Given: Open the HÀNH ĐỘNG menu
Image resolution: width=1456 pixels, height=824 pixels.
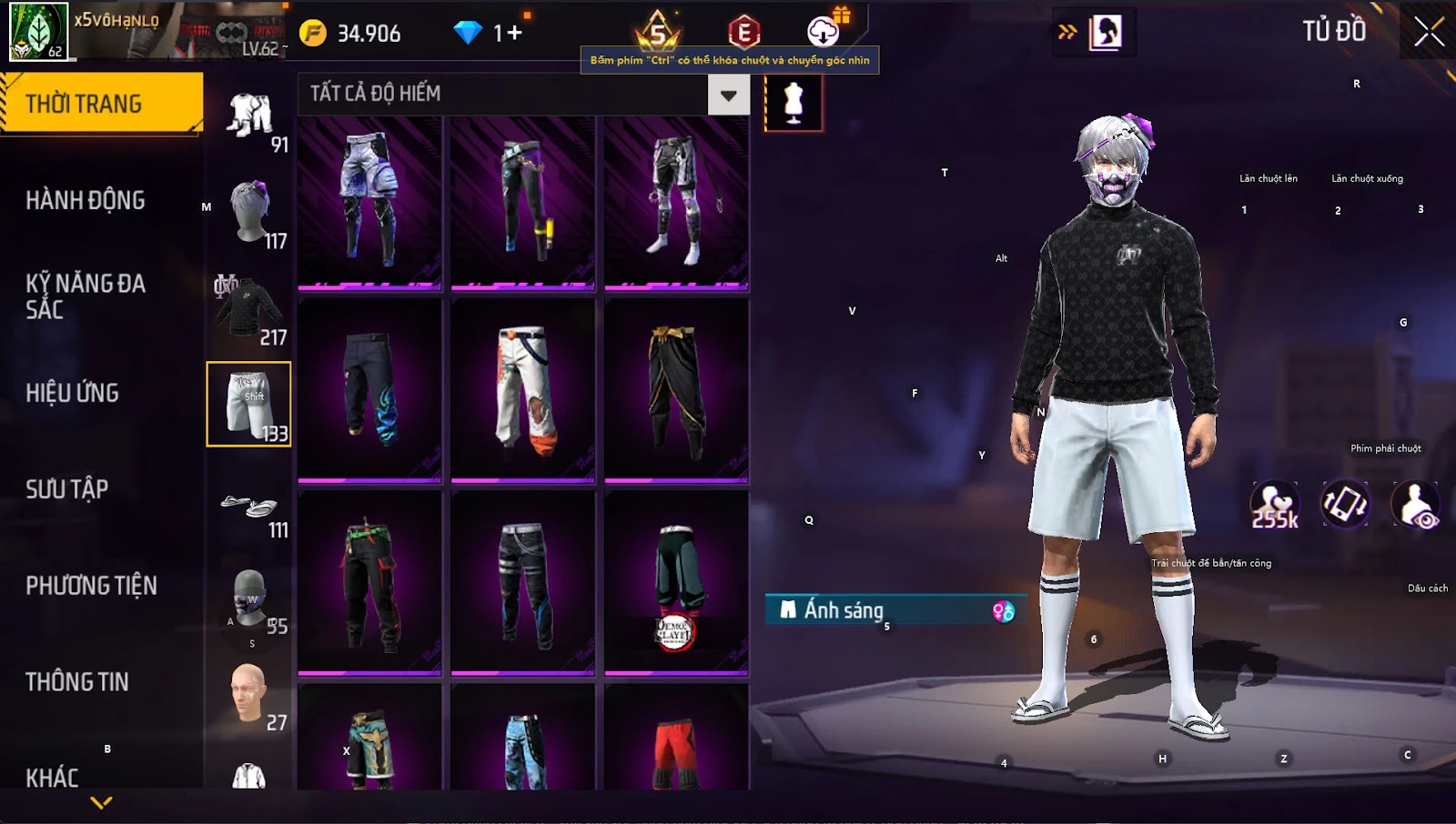Looking at the screenshot, I should (x=86, y=200).
